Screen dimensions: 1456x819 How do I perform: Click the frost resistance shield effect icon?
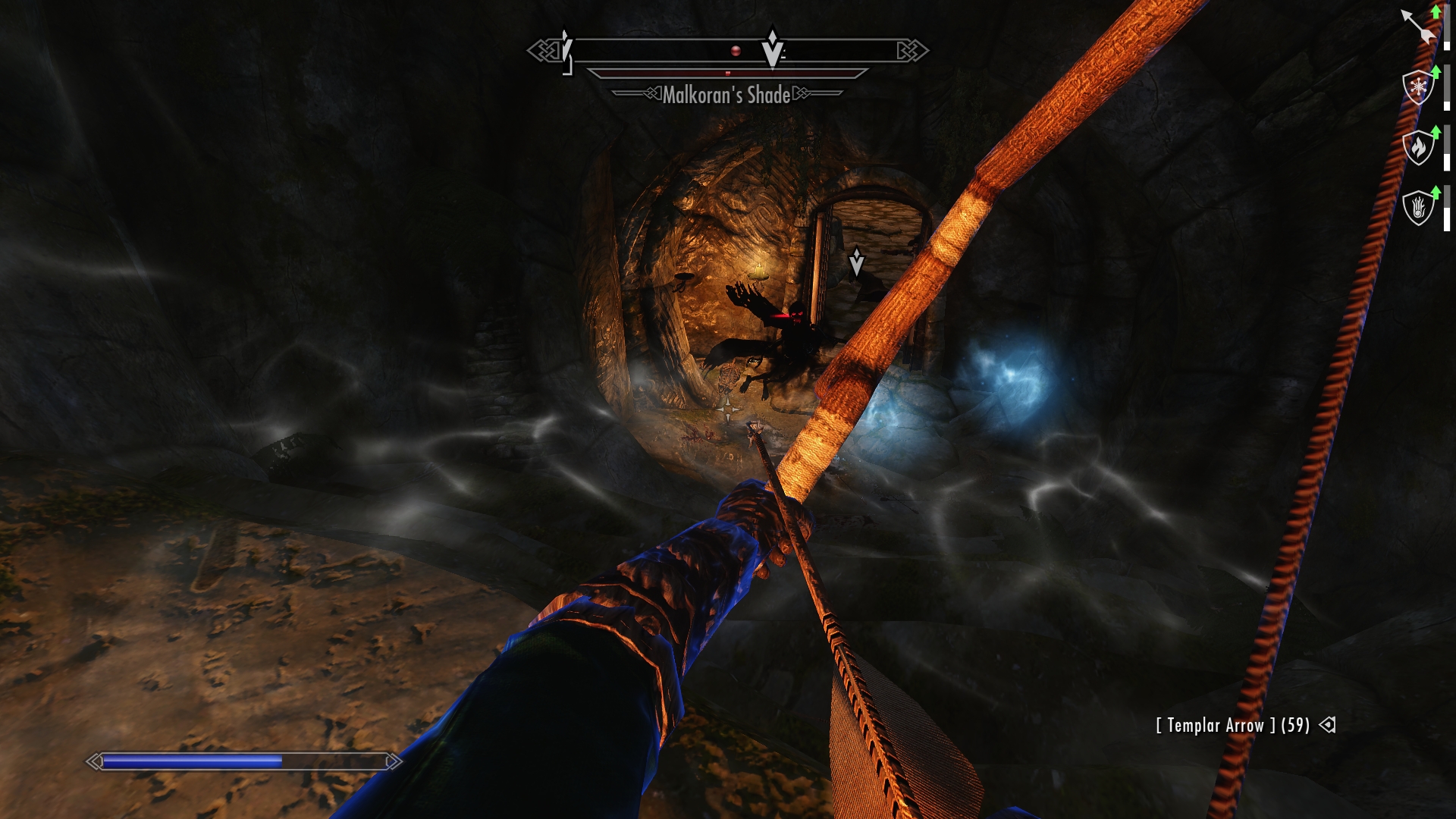point(1417,87)
